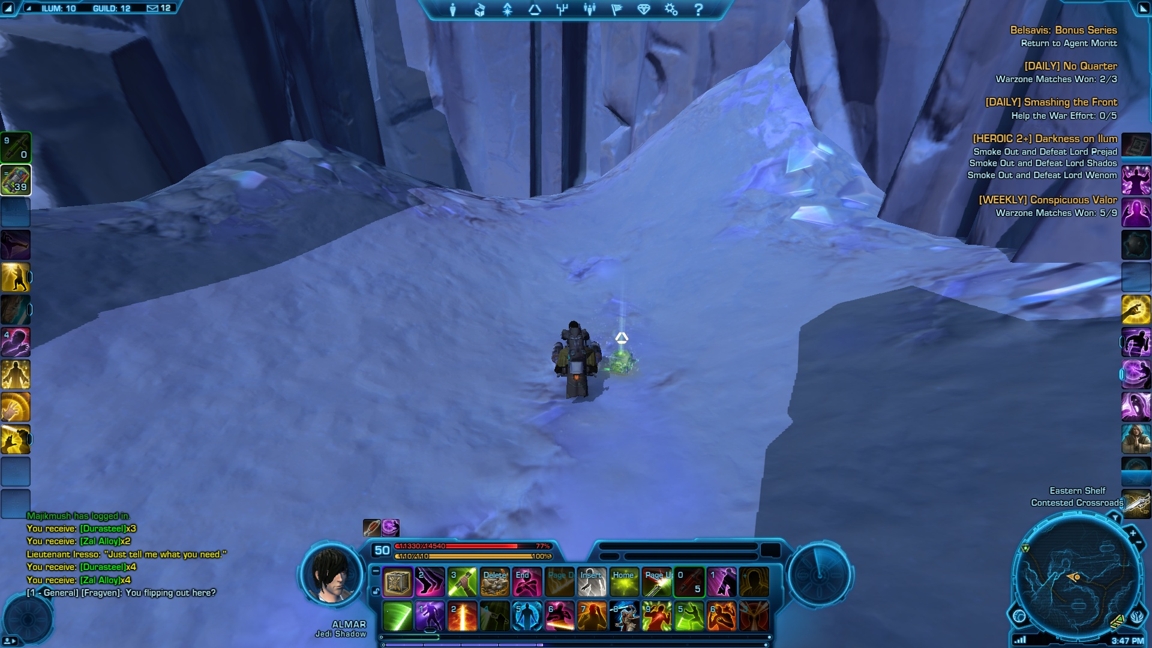1152x648 pixels.
Task: Open the character sheet icon
Action: [452, 10]
